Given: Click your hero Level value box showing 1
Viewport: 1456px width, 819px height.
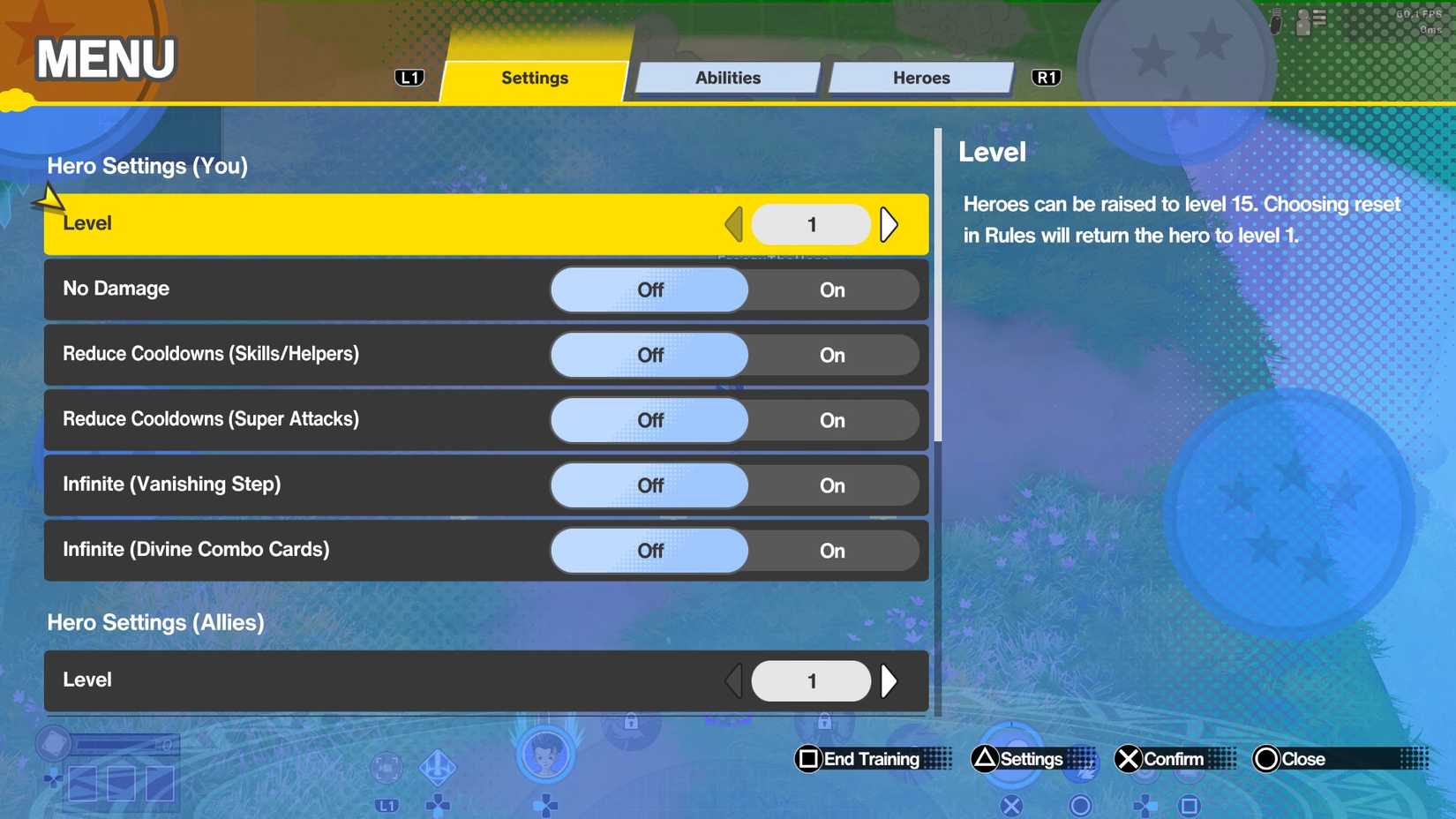Looking at the screenshot, I should tap(810, 224).
